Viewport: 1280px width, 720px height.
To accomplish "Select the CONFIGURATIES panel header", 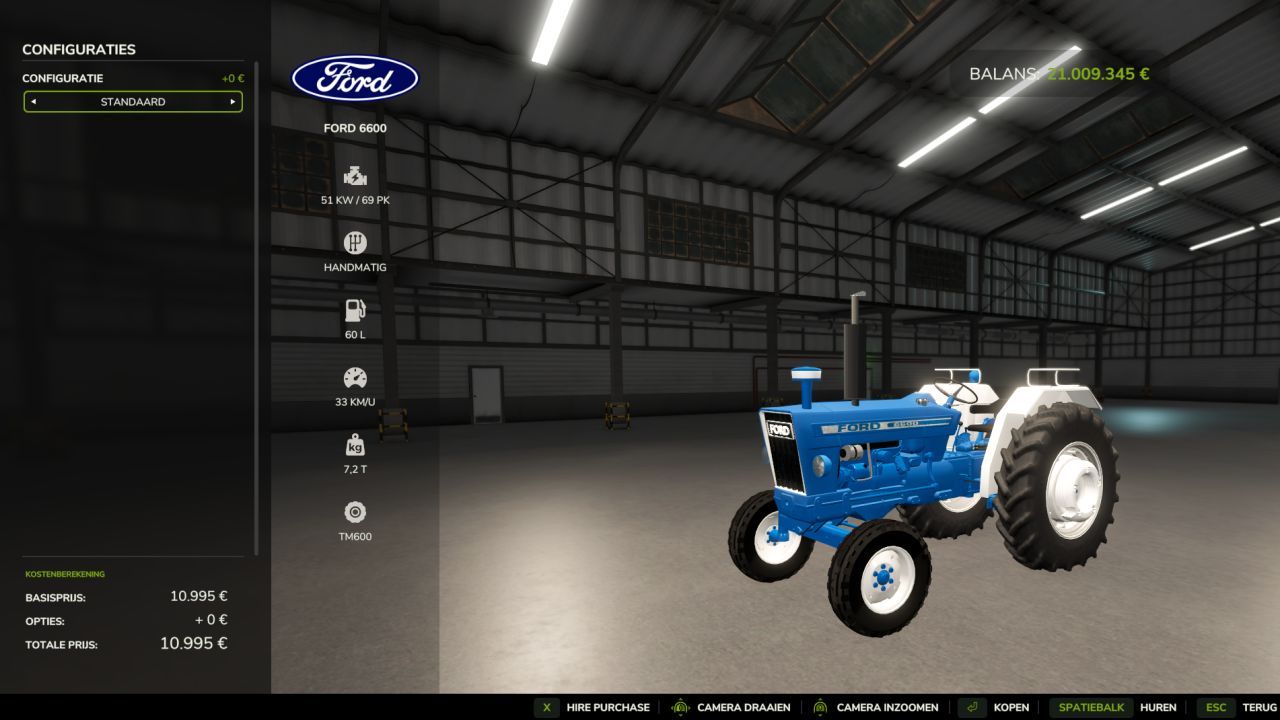I will pos(77,49).
